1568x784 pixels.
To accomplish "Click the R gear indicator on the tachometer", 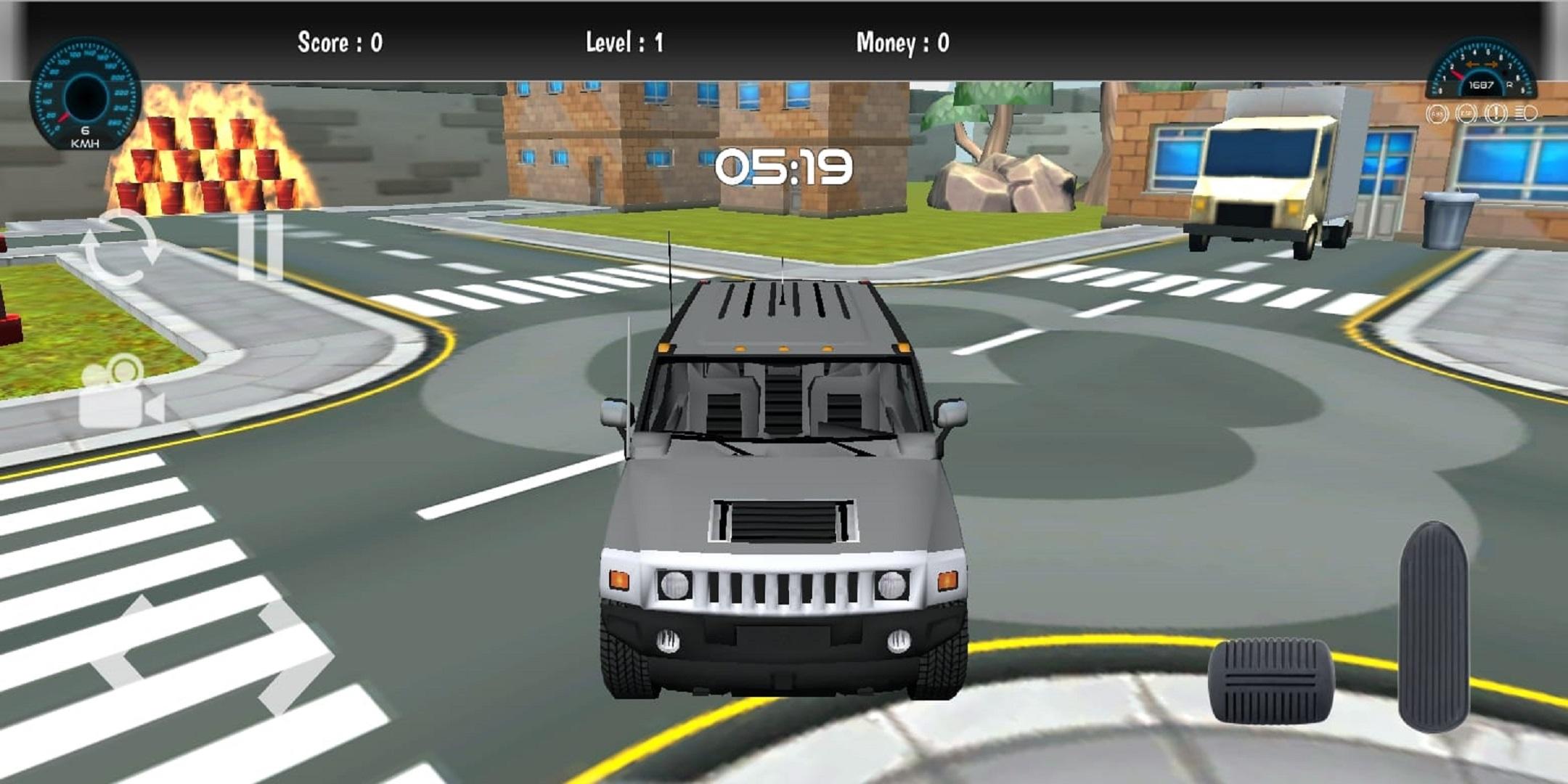I will pos(1510,85).
